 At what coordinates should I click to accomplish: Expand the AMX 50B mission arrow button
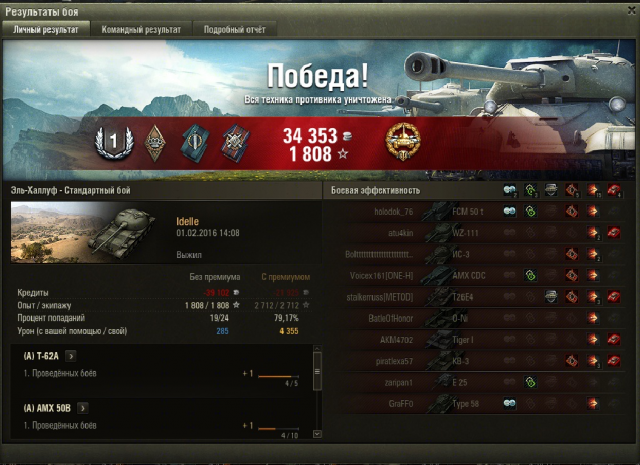click(x=82, y=407)
